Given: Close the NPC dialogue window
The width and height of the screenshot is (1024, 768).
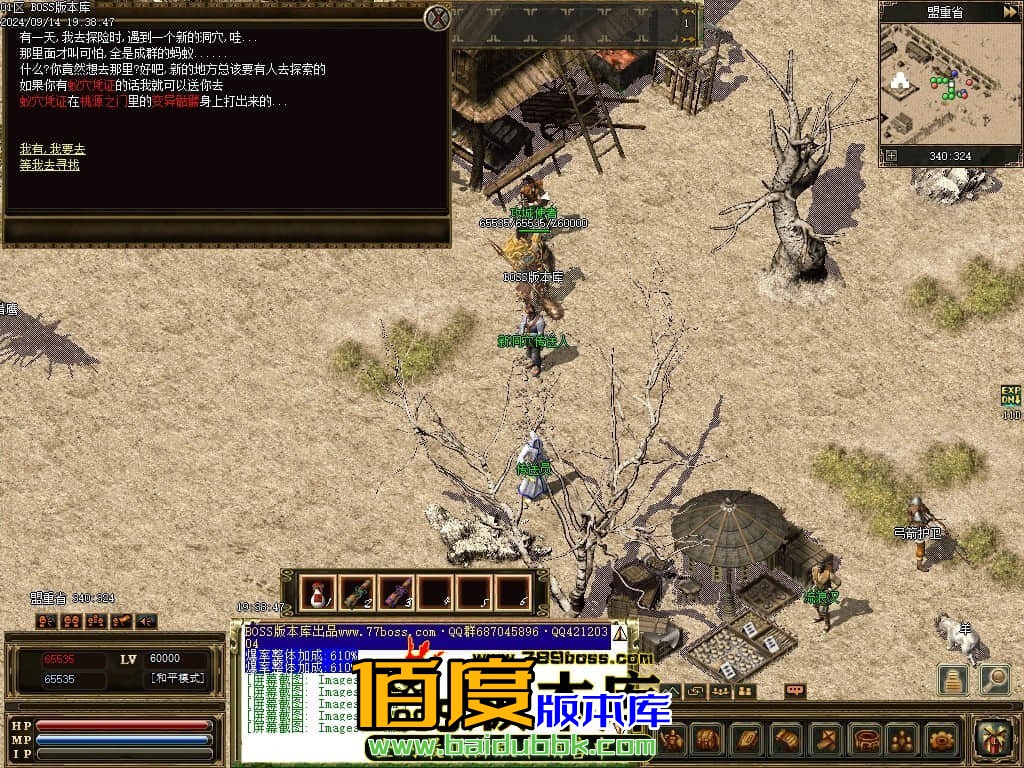Looking at the screenshot, I should click(x=437, y=17).
